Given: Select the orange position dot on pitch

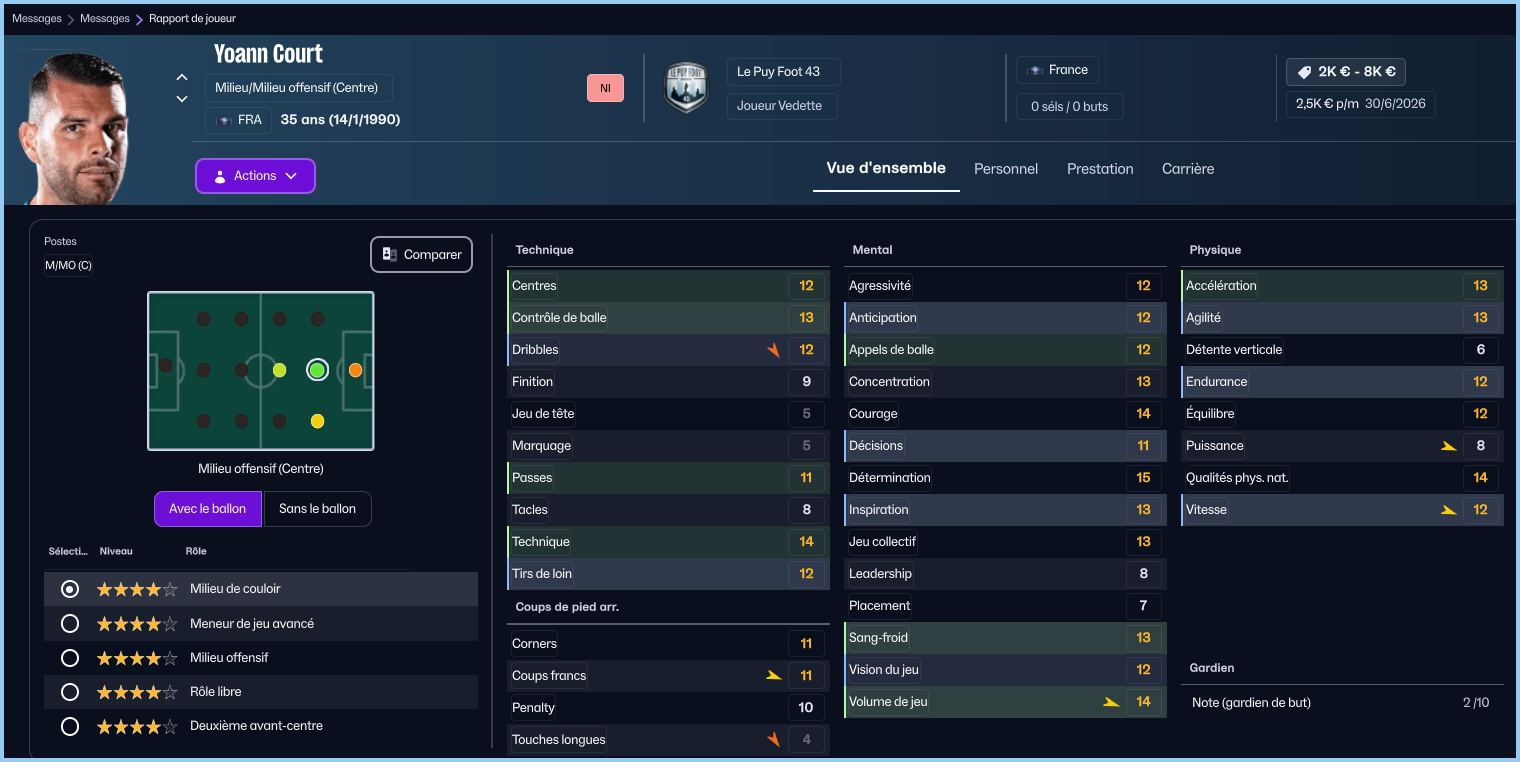Looking at the screenshot, I should click(x=355, y=370).
